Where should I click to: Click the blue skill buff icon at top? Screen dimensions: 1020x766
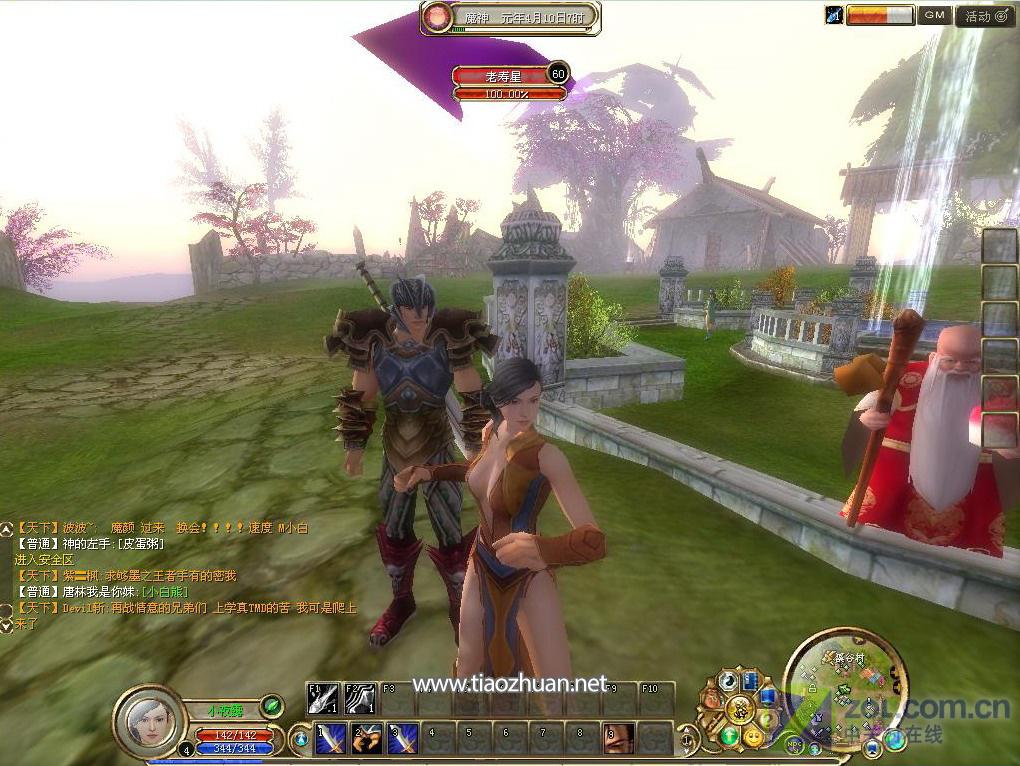click(833, 15)
